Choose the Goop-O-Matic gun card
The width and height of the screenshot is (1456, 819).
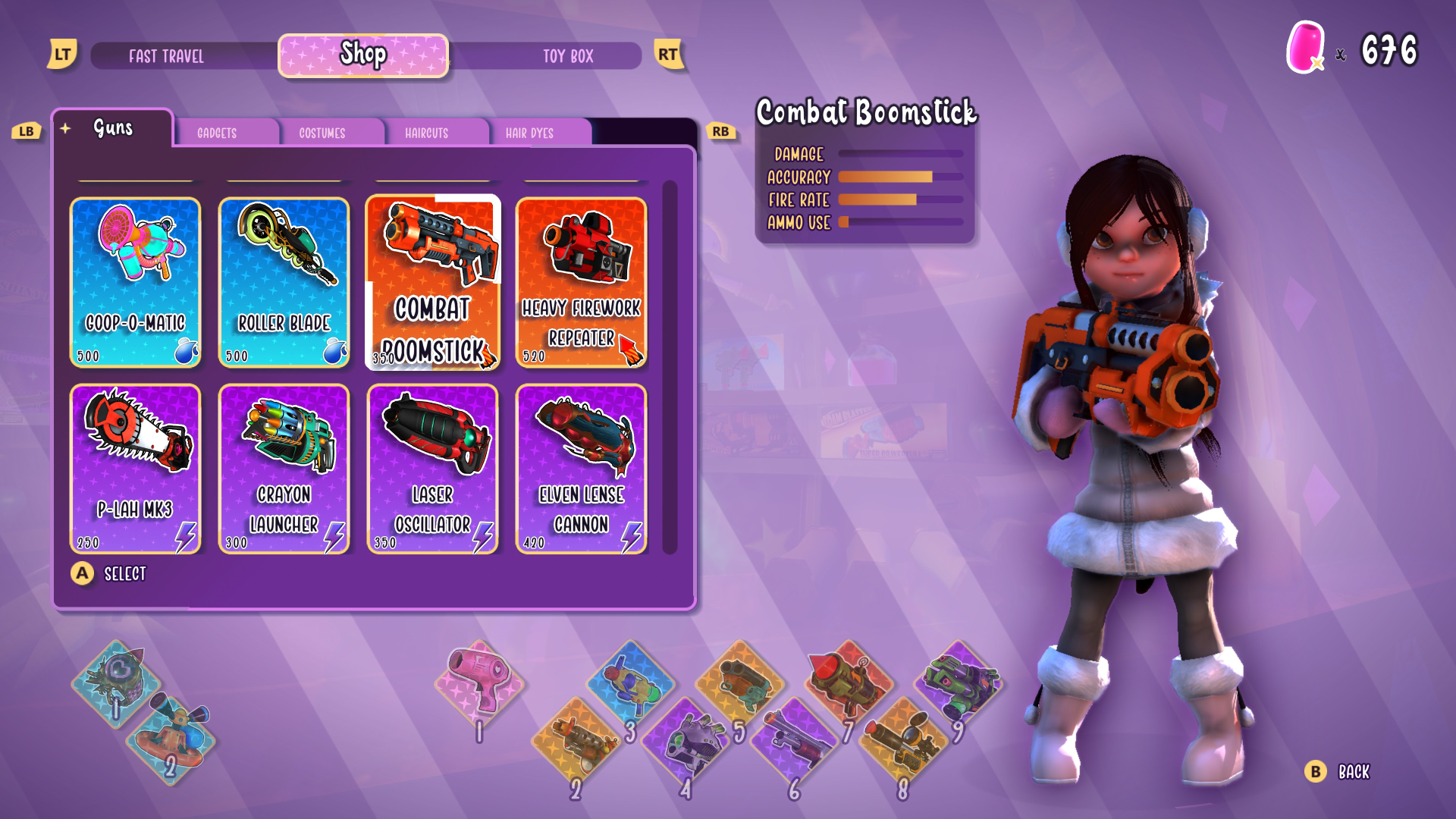tap(136, 282)
